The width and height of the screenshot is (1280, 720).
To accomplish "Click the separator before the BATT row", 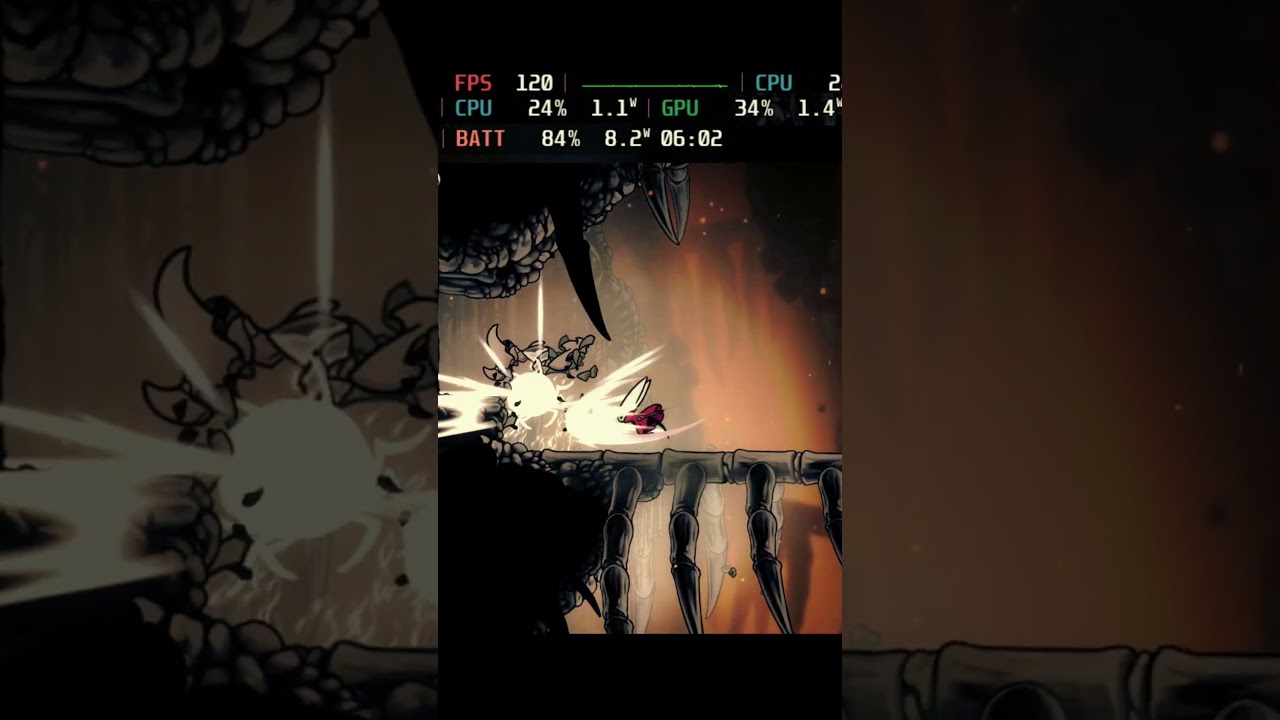I will click(444, 139).
